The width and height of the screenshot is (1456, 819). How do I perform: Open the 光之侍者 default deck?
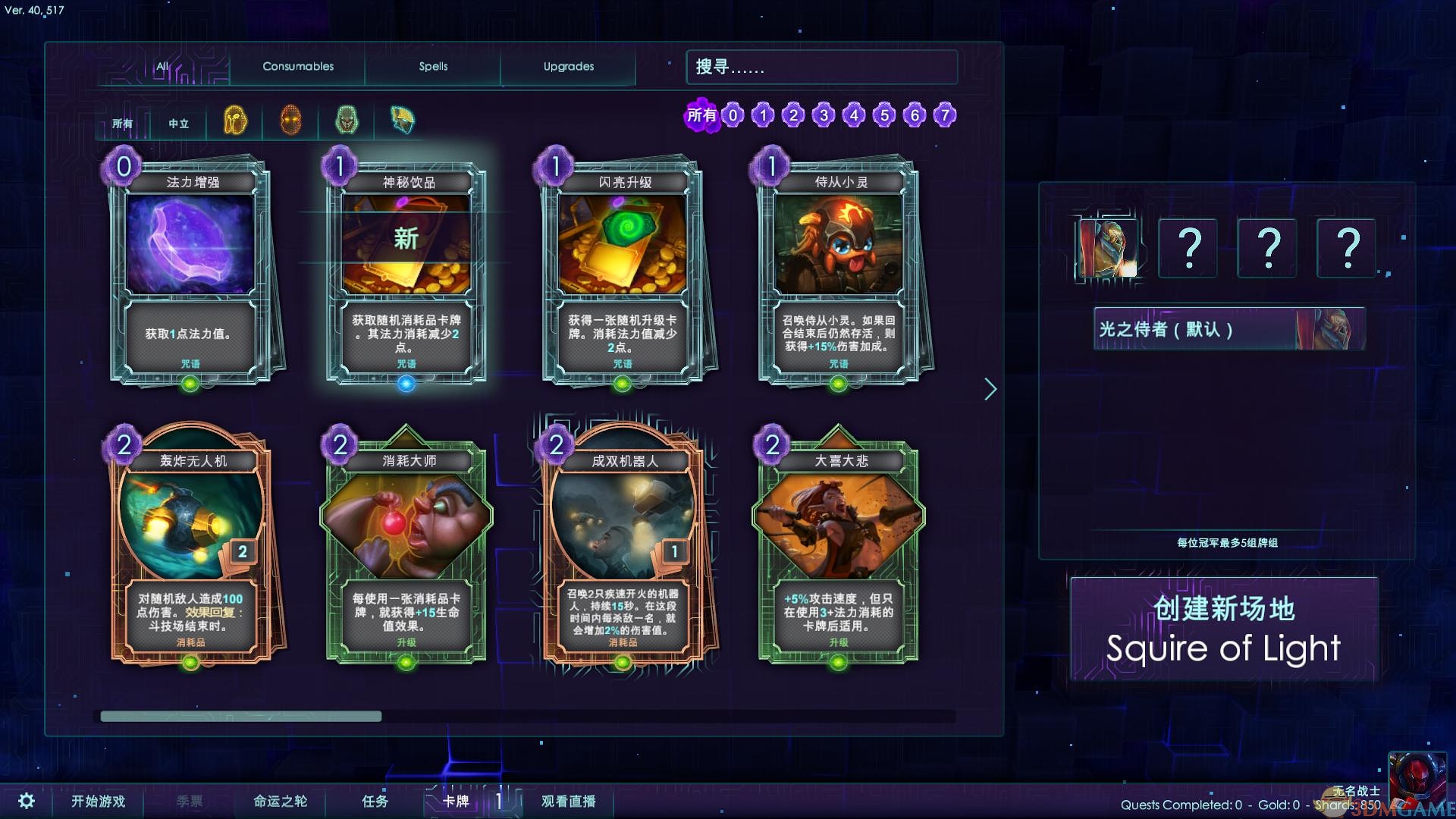point(1228,329)
